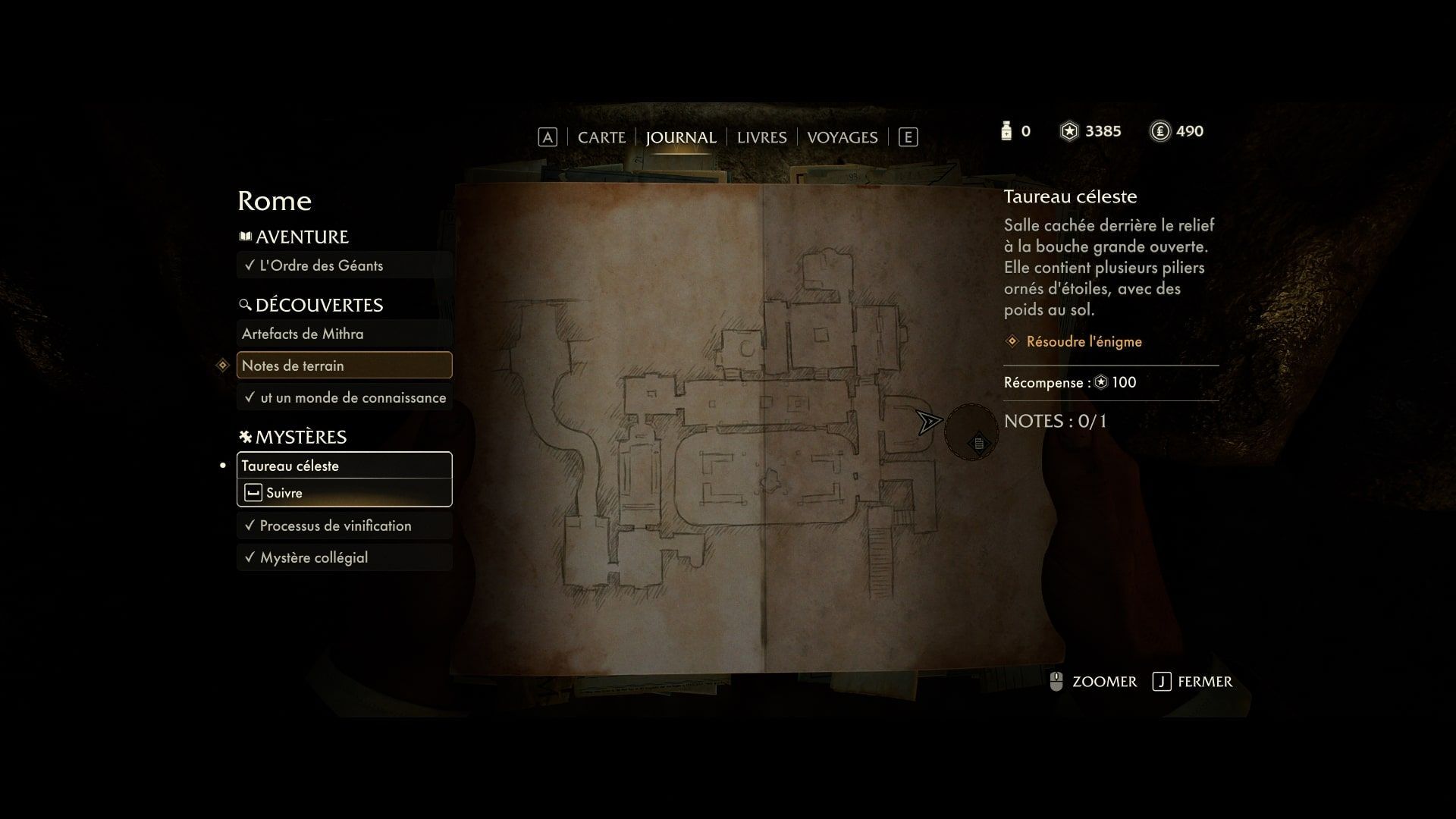View the Processus de vinification mystery

344,526
